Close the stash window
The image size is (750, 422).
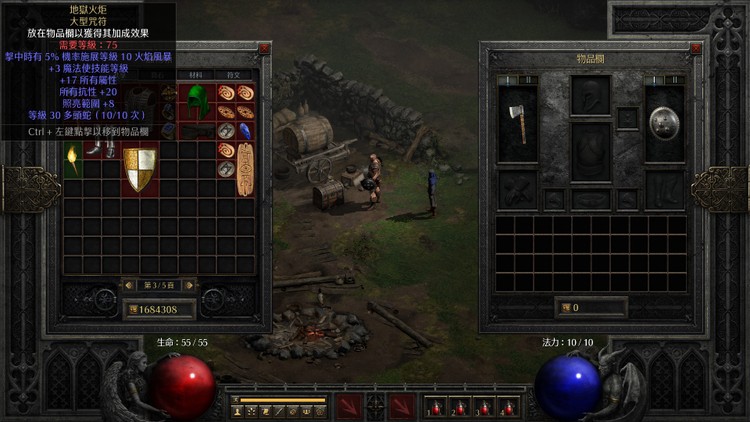[x=264, y=48]
